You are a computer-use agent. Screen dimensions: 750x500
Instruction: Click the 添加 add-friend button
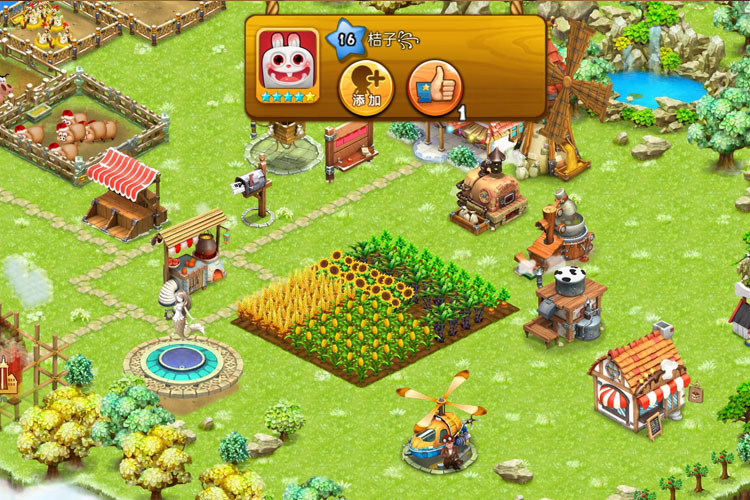coord(366,88)
